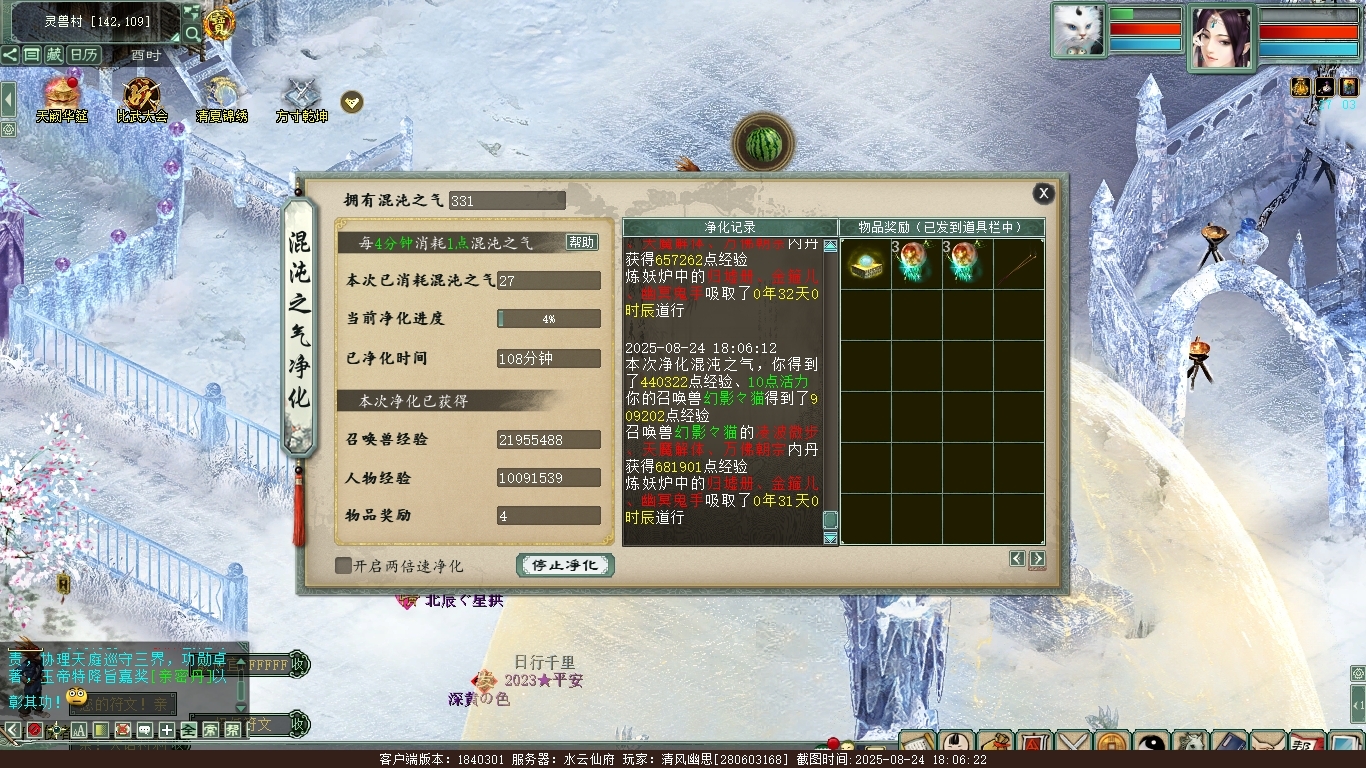This screenshot has height=768, width=1366.
Task: Open the 方寸乾坤 event icon
Action: pos(301,99)
